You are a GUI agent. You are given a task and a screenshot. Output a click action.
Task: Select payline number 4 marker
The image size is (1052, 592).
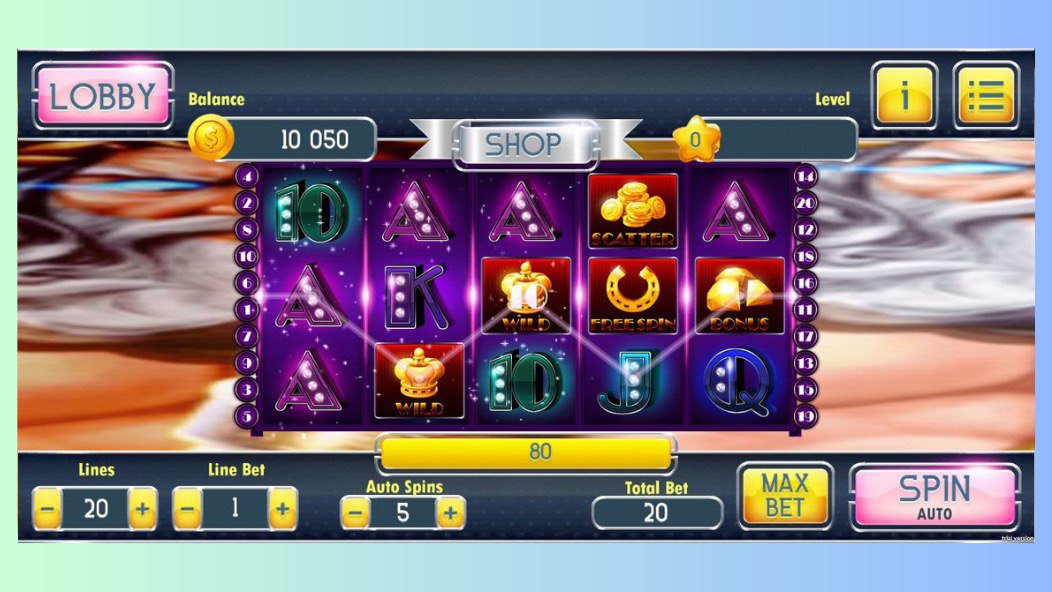[x=248, y=177]
